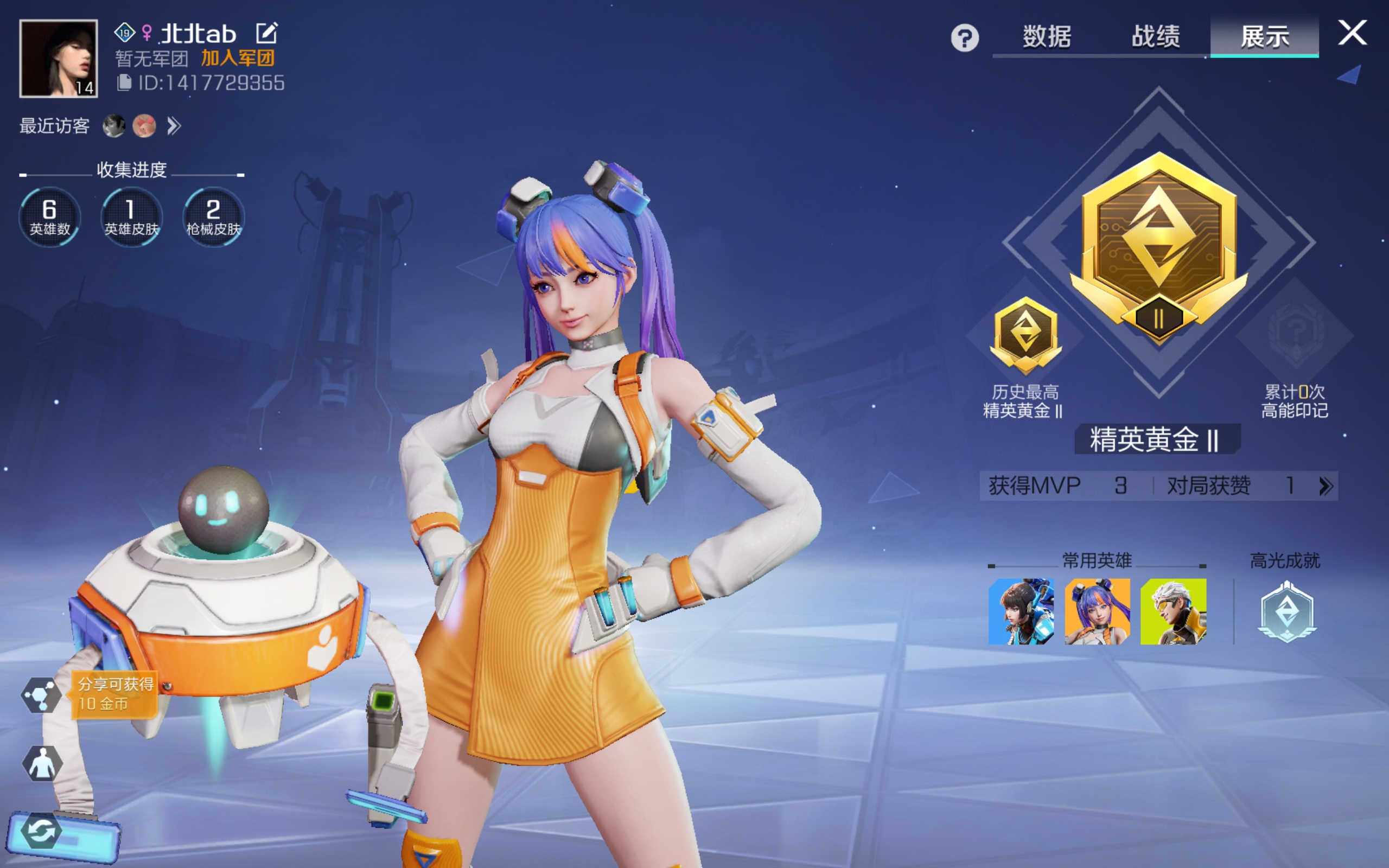The height and width of the screenshot is (868, 1389).
Task: Switch to the 数据 tab
Action: (1046, 37)
